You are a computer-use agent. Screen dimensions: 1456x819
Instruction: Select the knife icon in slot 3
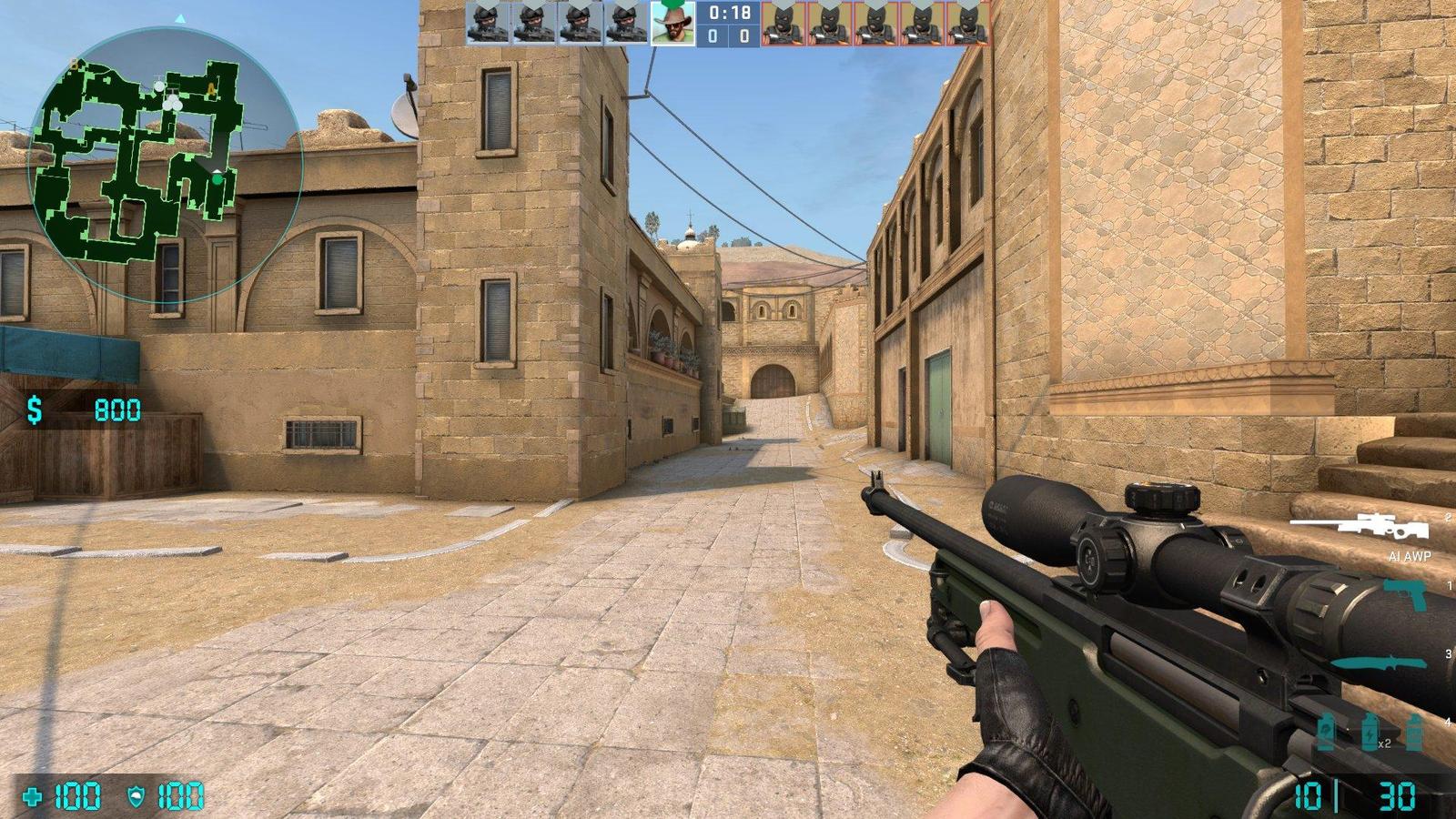click(x=1380, y=662)
